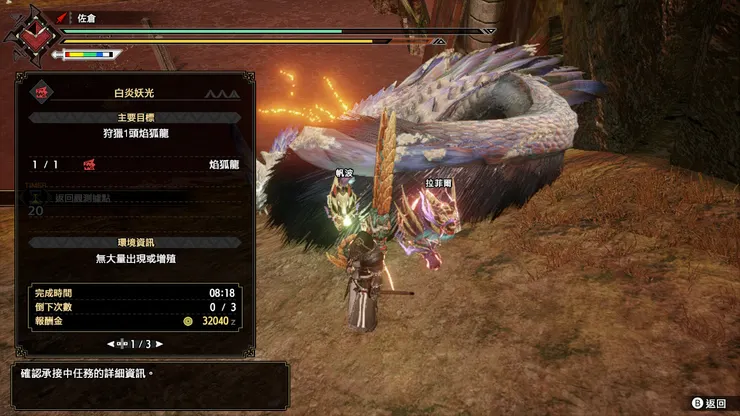
Task: Click the 白炎妖光 quest title header
Action: pyautogui.click(x=133, y=92)
